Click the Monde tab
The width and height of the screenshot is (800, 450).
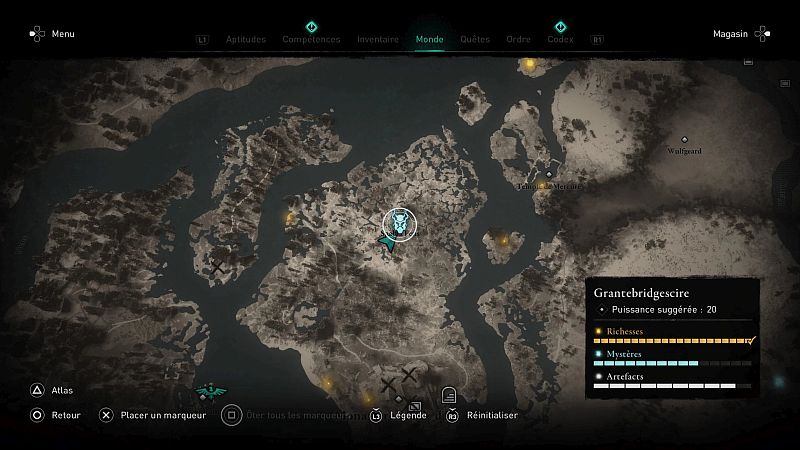coord(430,40)
